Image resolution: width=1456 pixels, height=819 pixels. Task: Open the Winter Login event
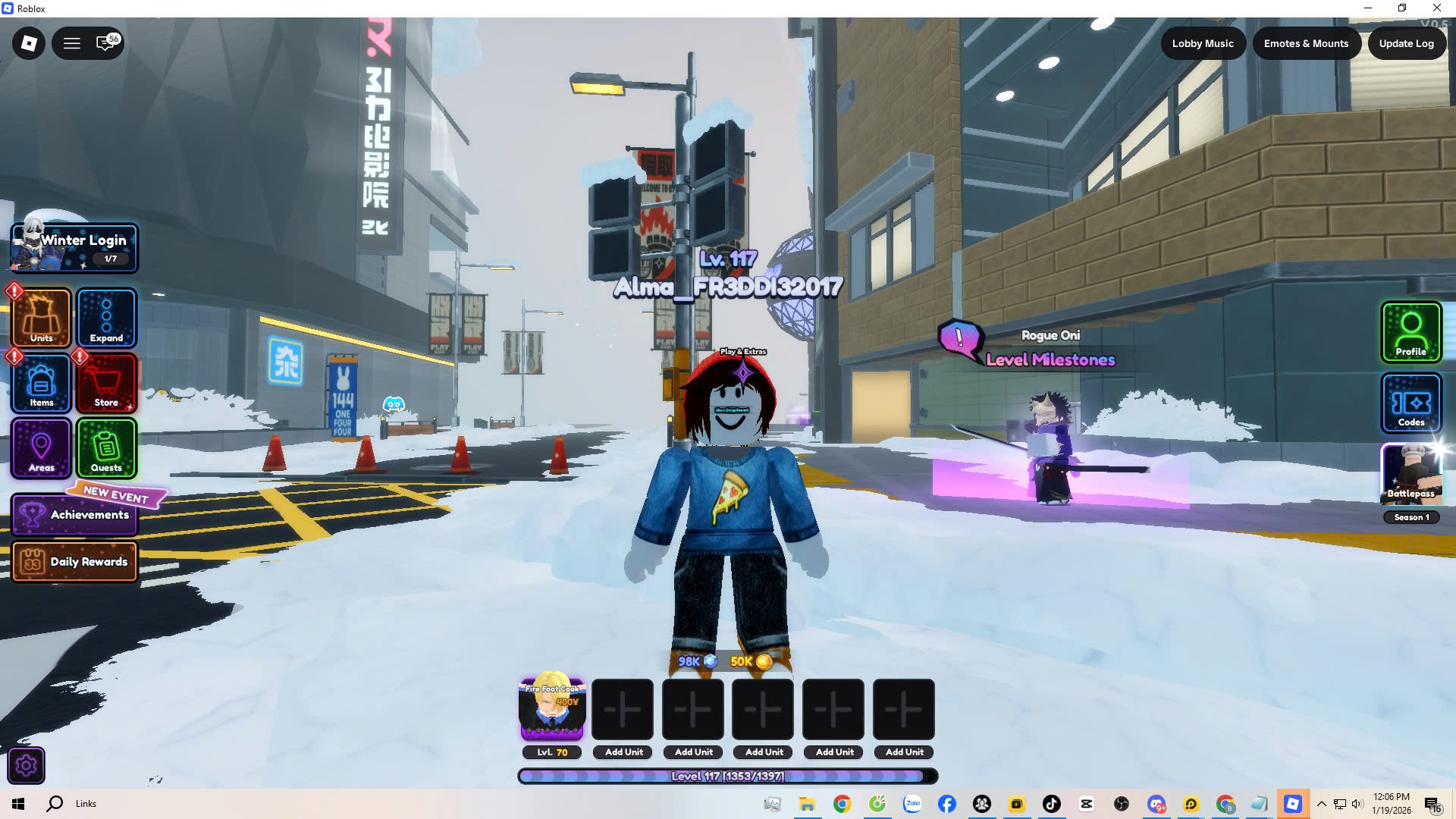coord(74,248)
